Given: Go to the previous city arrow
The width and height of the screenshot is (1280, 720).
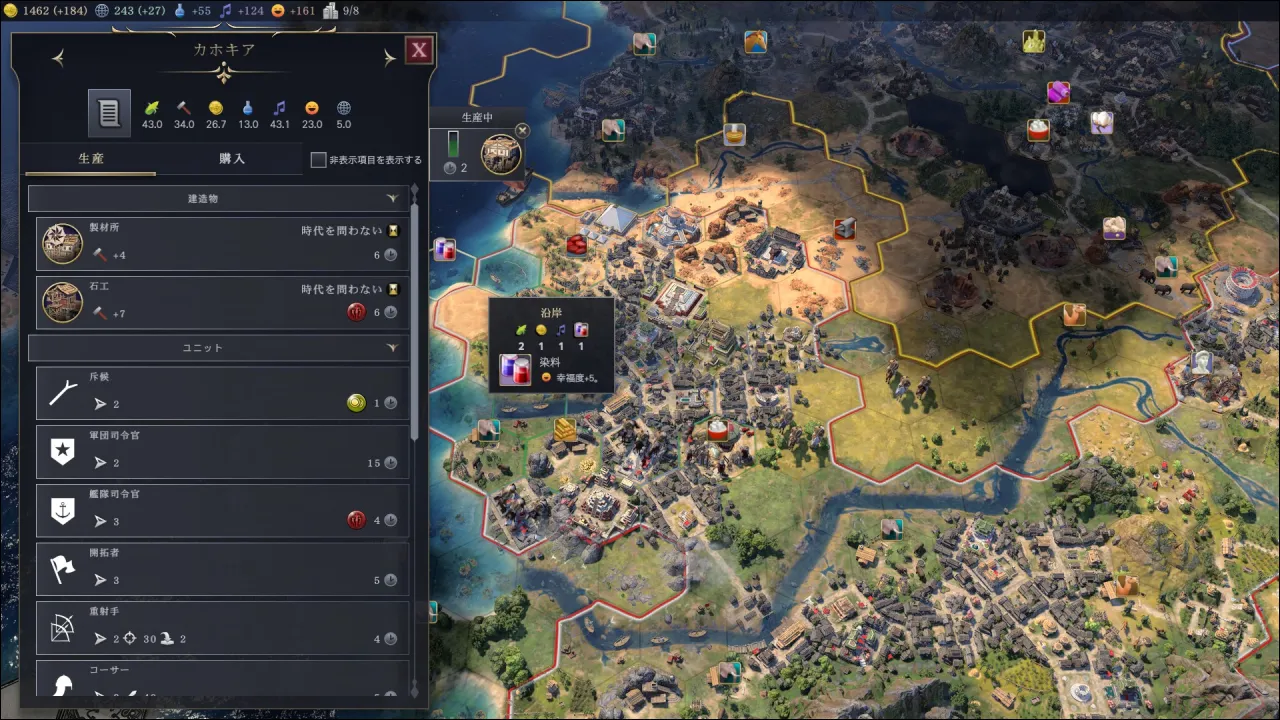Looking at the screenshot, I should 58,59.
